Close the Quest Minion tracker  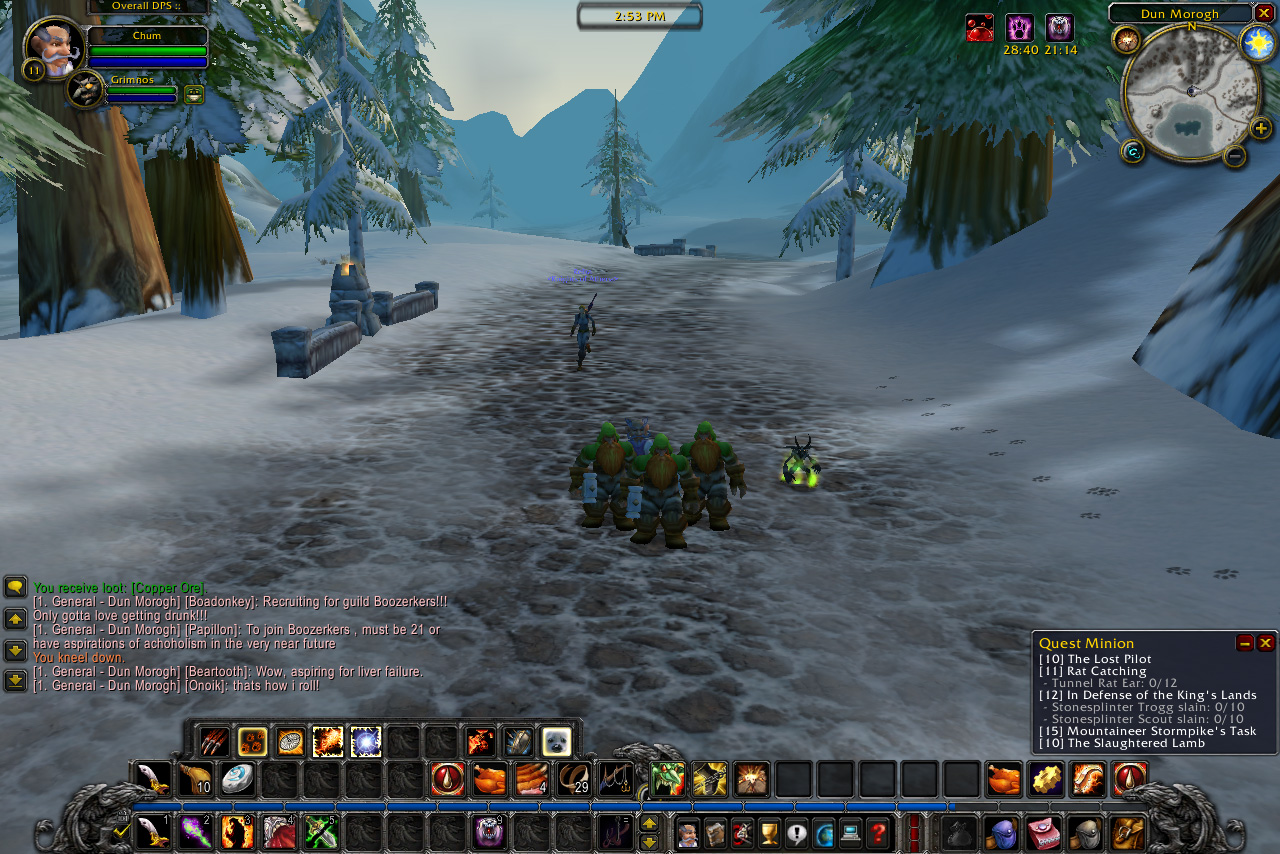[x=1265, y=643]
